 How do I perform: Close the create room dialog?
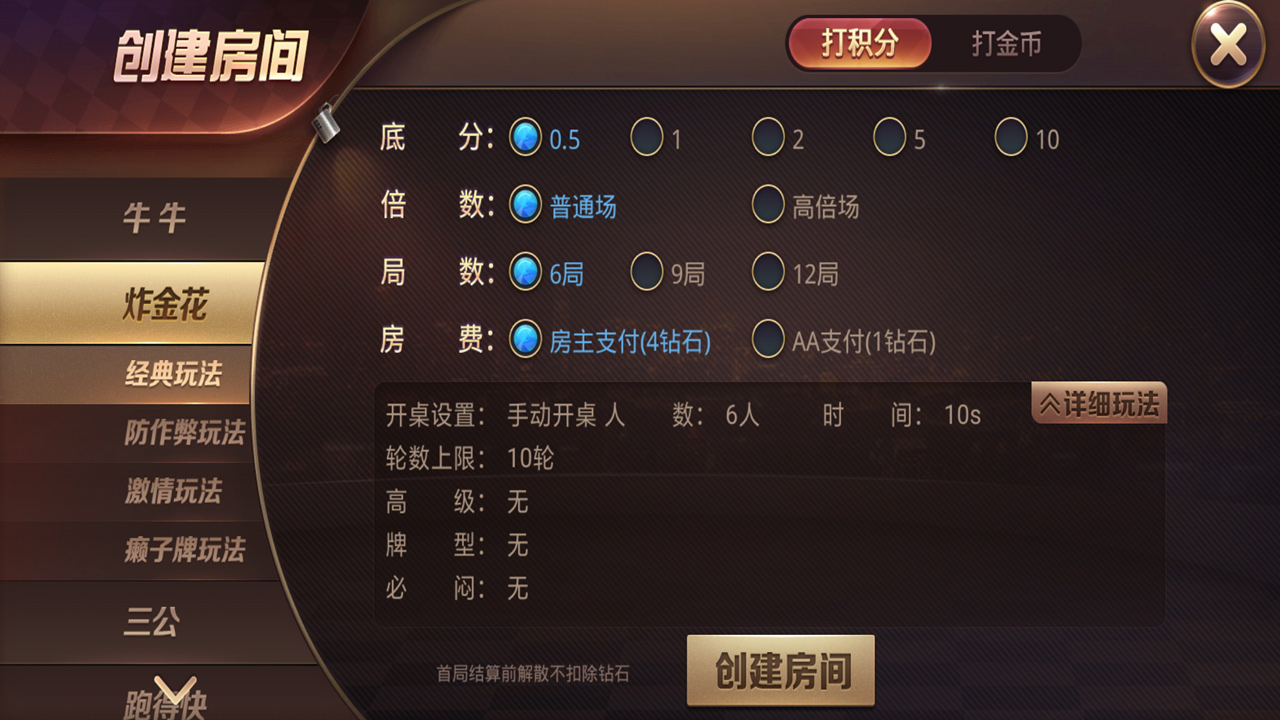click(1228, 44)
